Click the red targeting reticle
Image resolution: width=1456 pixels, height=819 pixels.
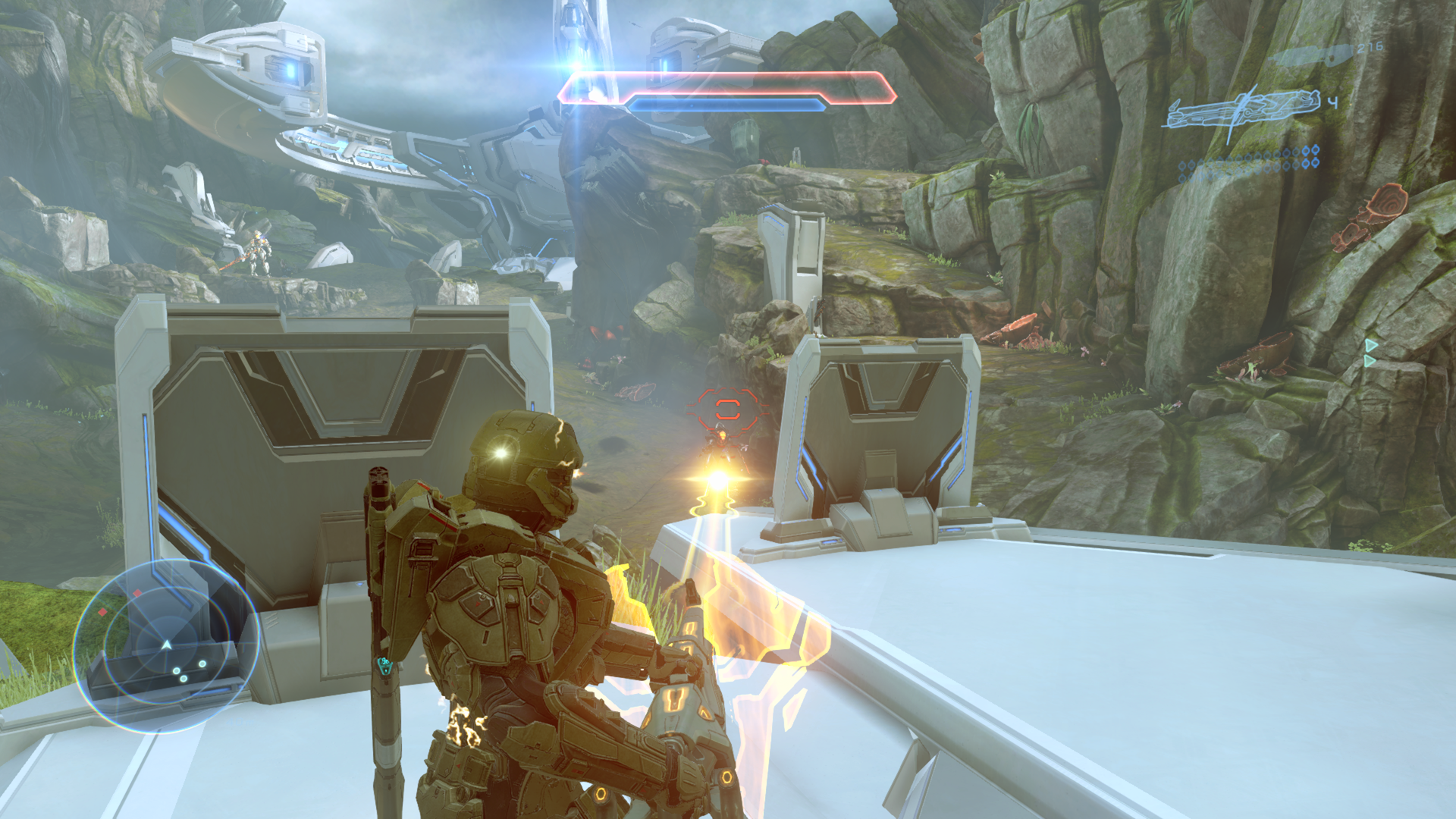[x=727, y=409]
